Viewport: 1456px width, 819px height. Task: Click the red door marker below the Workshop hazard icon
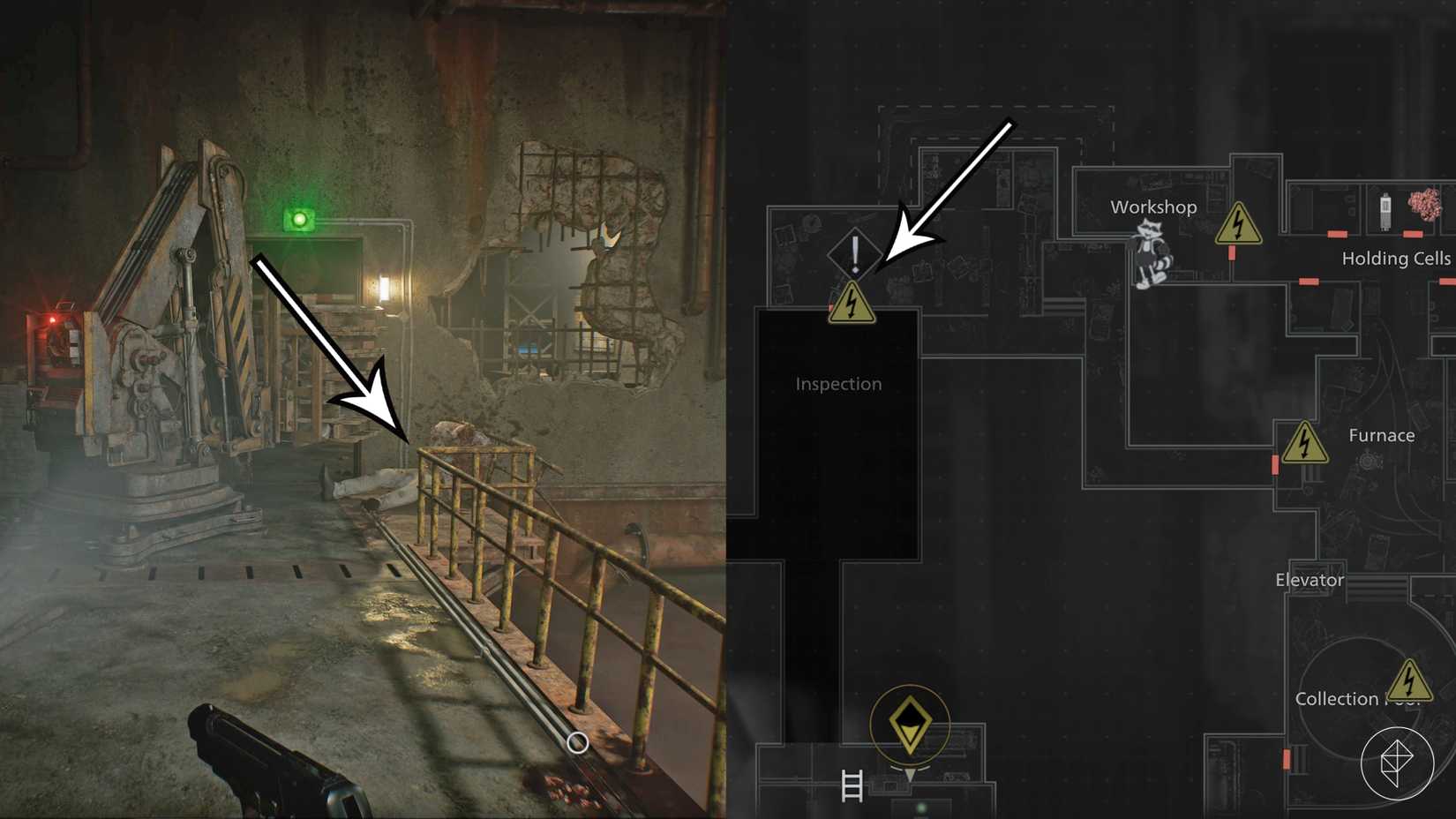pyautogui.click(x=1232, y=252)
